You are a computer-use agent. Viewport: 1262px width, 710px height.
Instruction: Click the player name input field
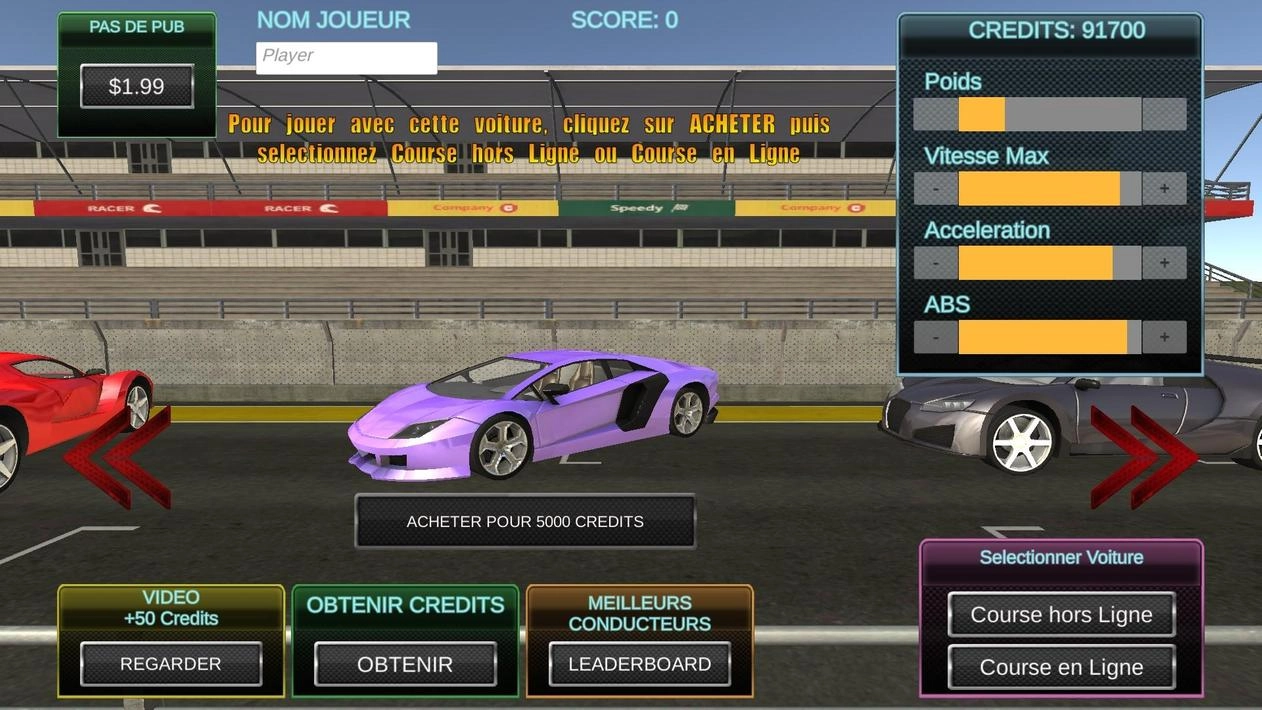point(346,57)
